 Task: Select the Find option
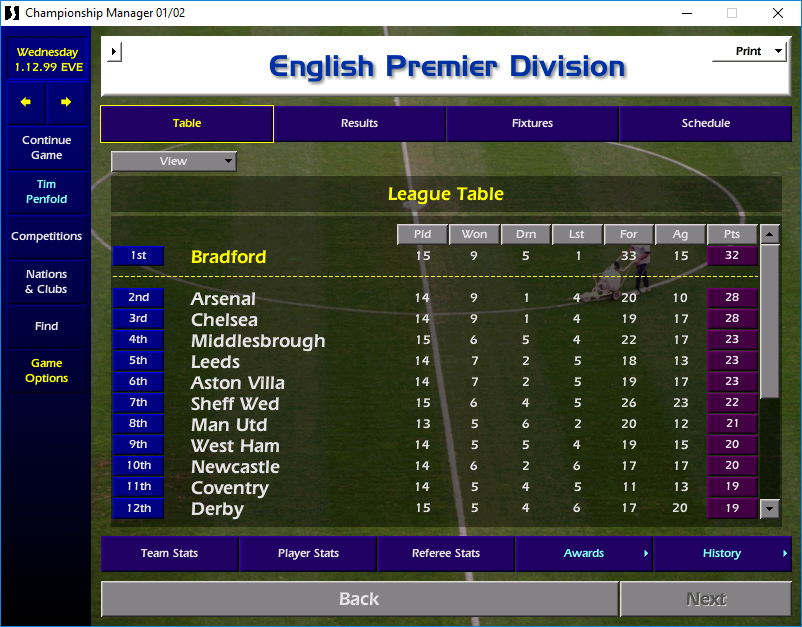point(46,326)
